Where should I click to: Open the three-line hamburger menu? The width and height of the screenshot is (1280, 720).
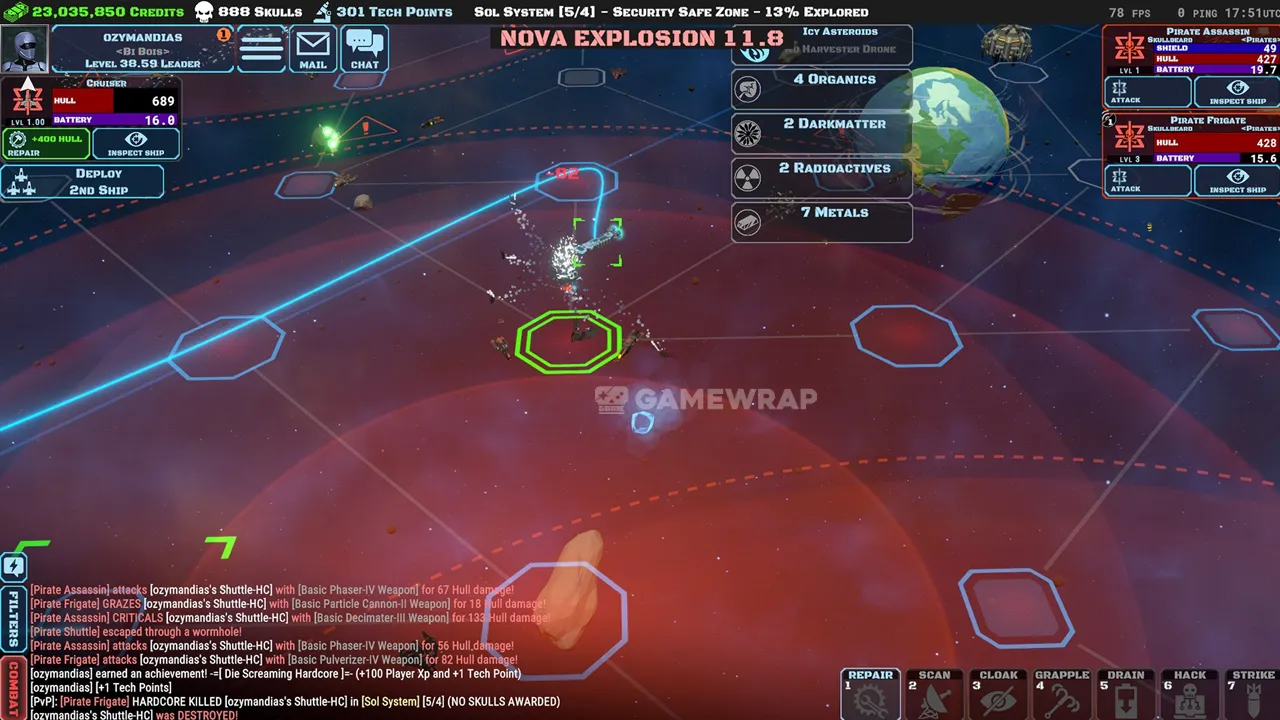pyautogui.click(x=262, y=49)
